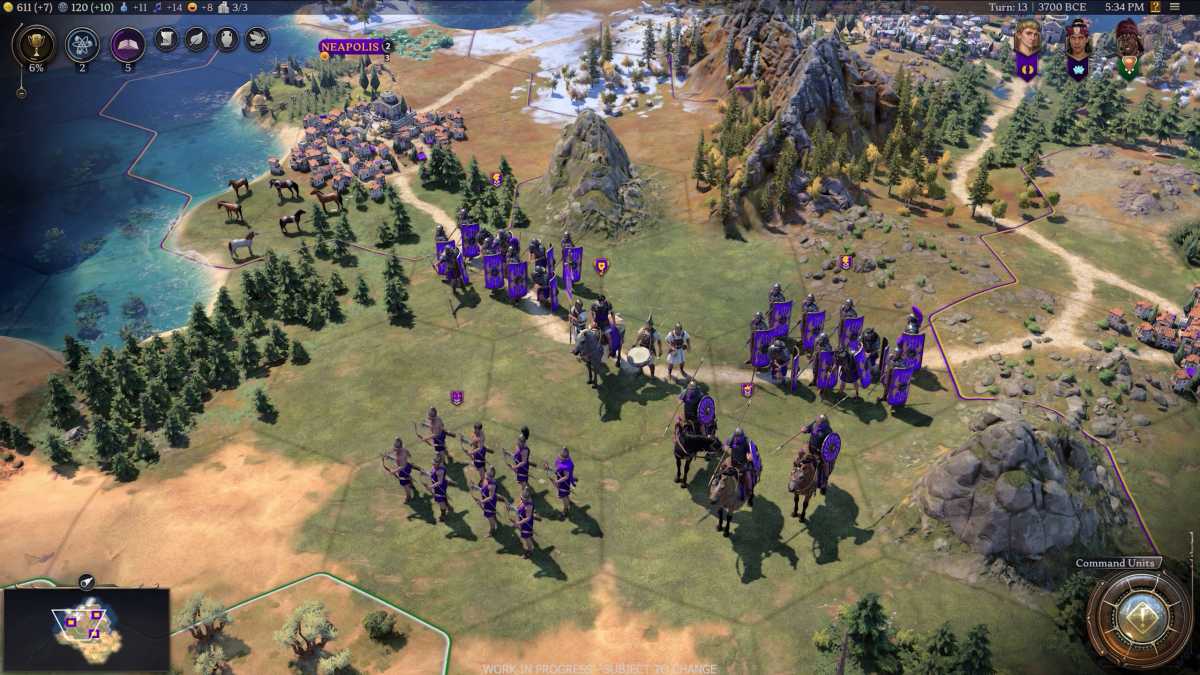Click the dove icon button
Viewport: 1200px width, 675px height.
coord(257,40)
